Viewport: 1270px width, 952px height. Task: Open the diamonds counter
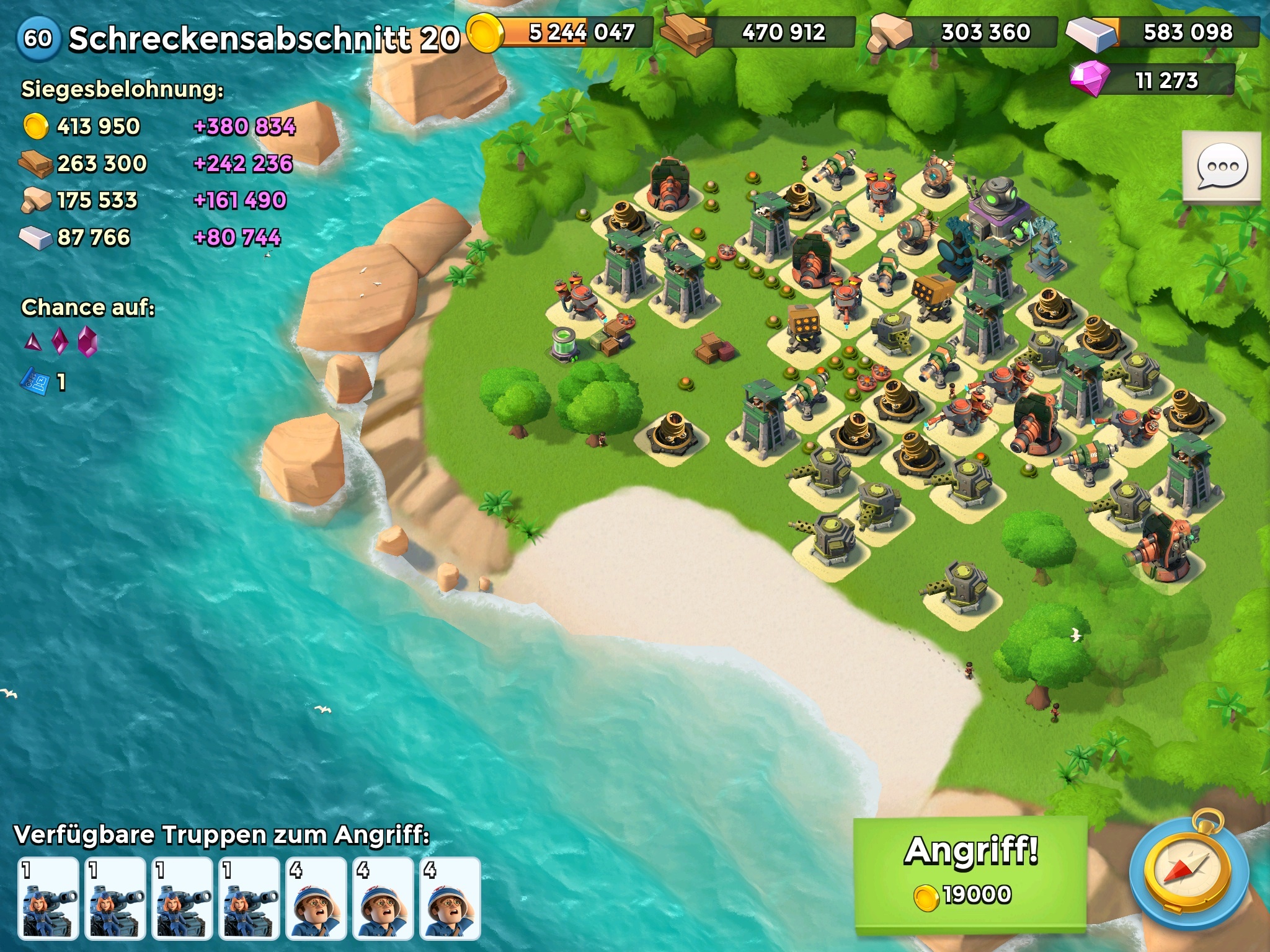click(1152, 81)
